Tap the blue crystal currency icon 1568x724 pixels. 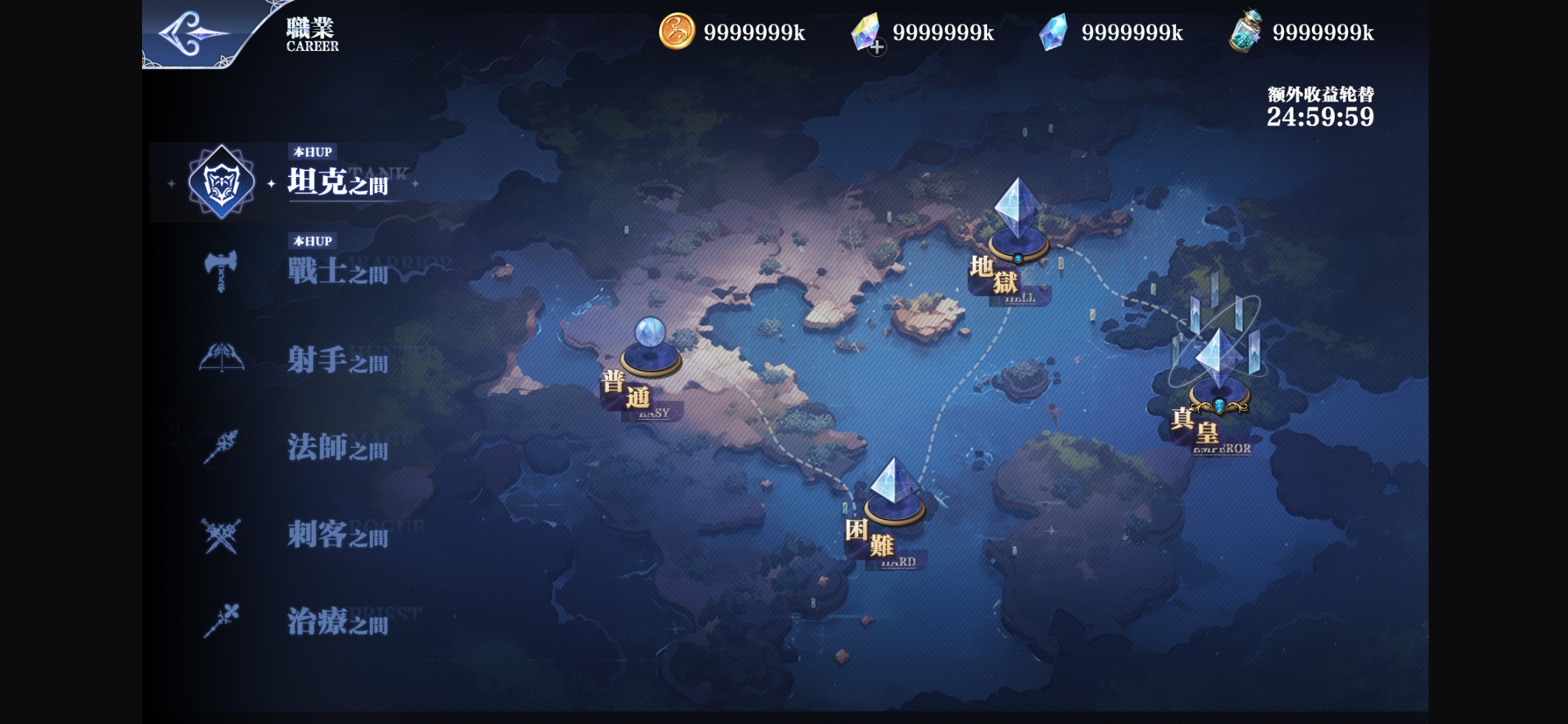point(1053,32)
